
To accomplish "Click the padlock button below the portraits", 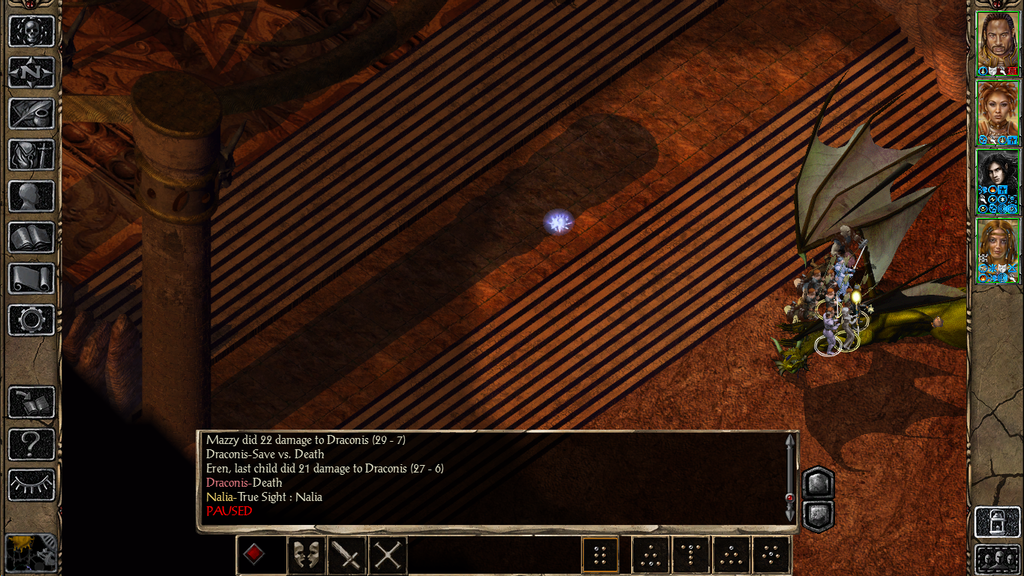I will tap(997, 521).
